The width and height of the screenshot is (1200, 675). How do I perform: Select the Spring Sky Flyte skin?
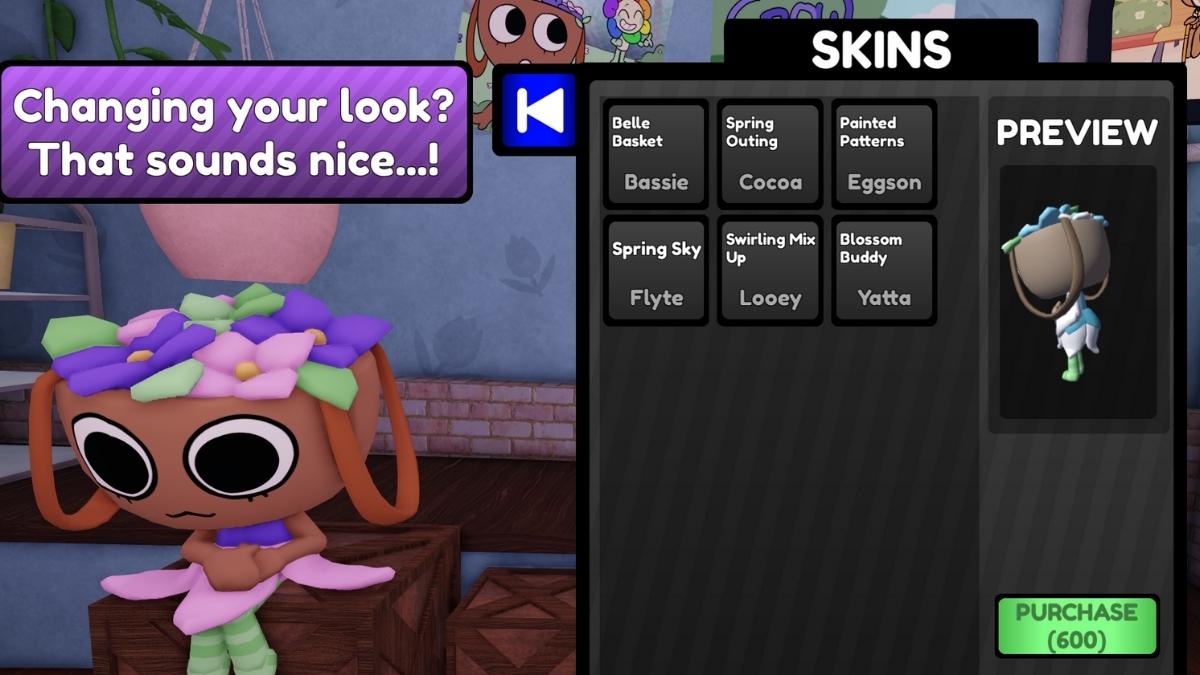click(x=656, y=270)
